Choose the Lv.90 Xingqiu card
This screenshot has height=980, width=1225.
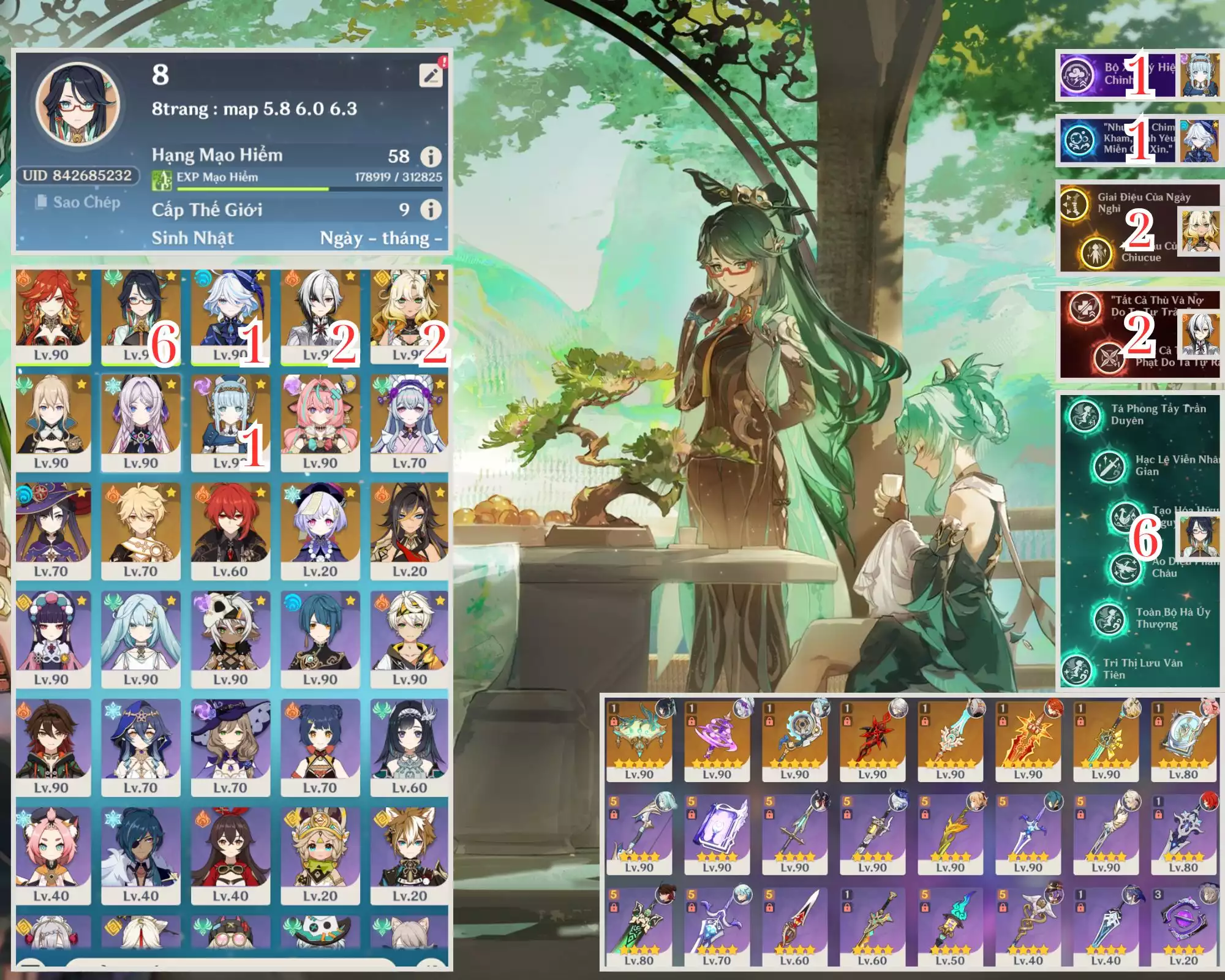click(320, 639)
